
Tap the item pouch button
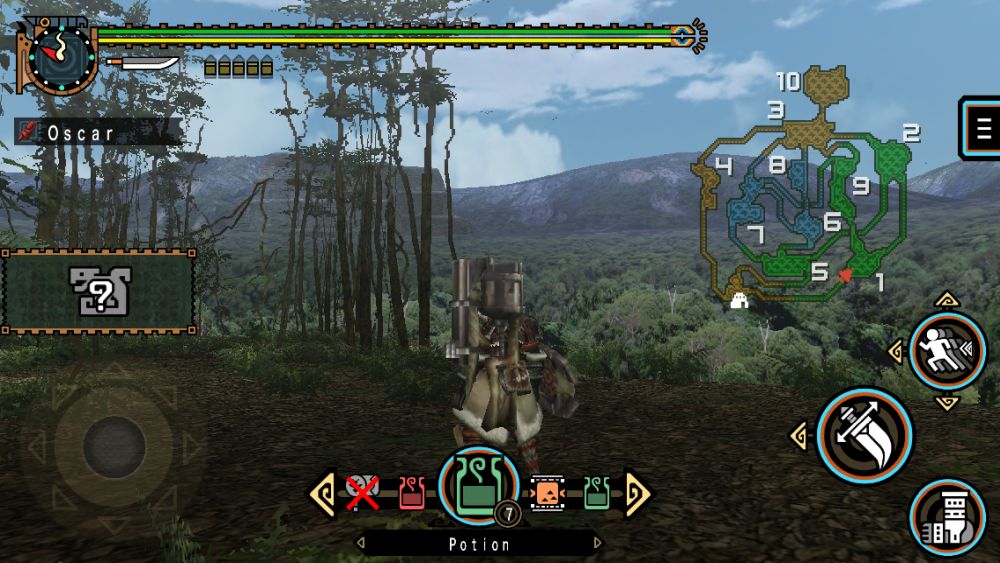[x=947, y=517]
